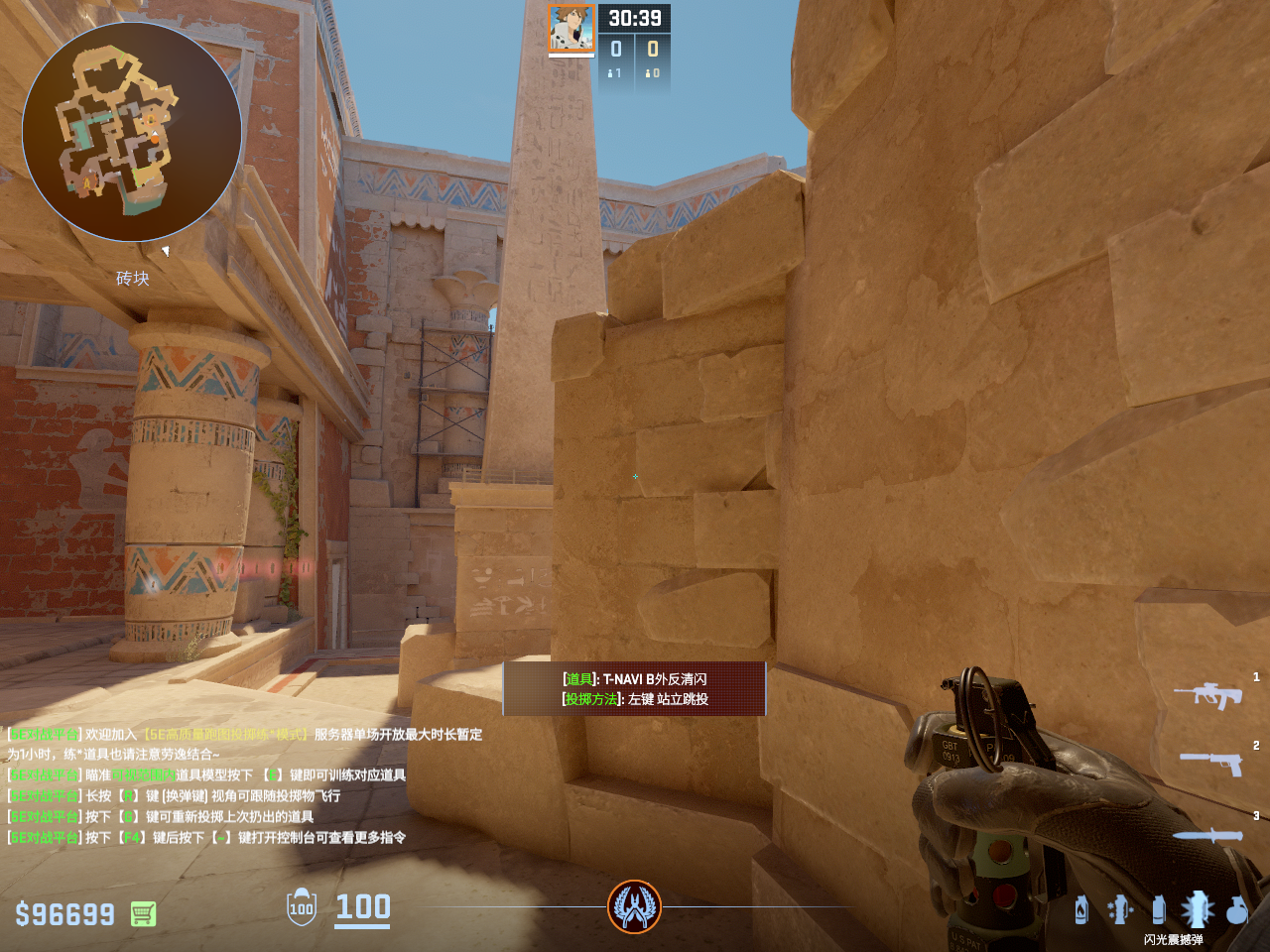
Task: Choose the smoke grenade icon
Action: point(1158,909)
